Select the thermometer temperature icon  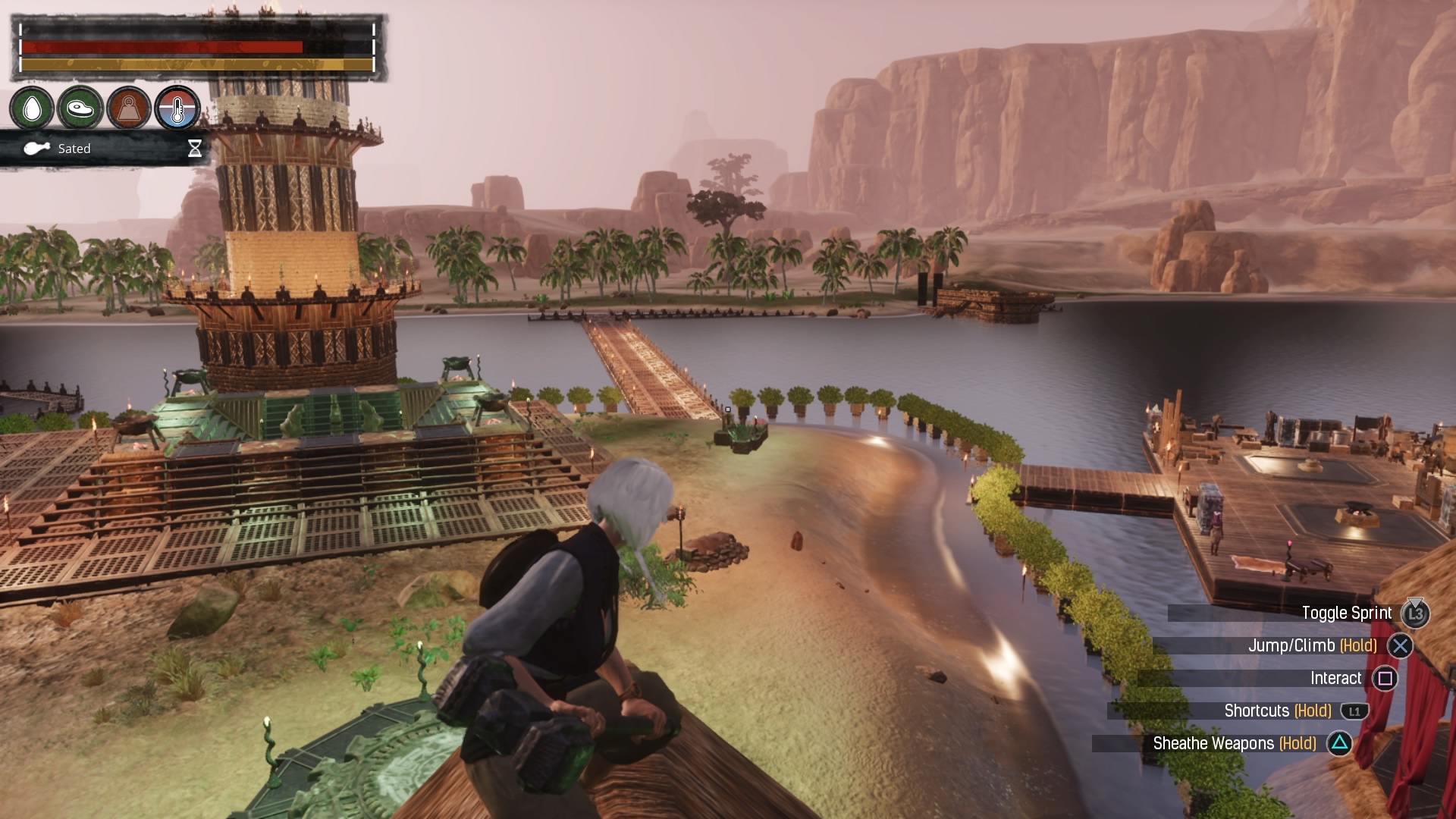click(177, 108)
